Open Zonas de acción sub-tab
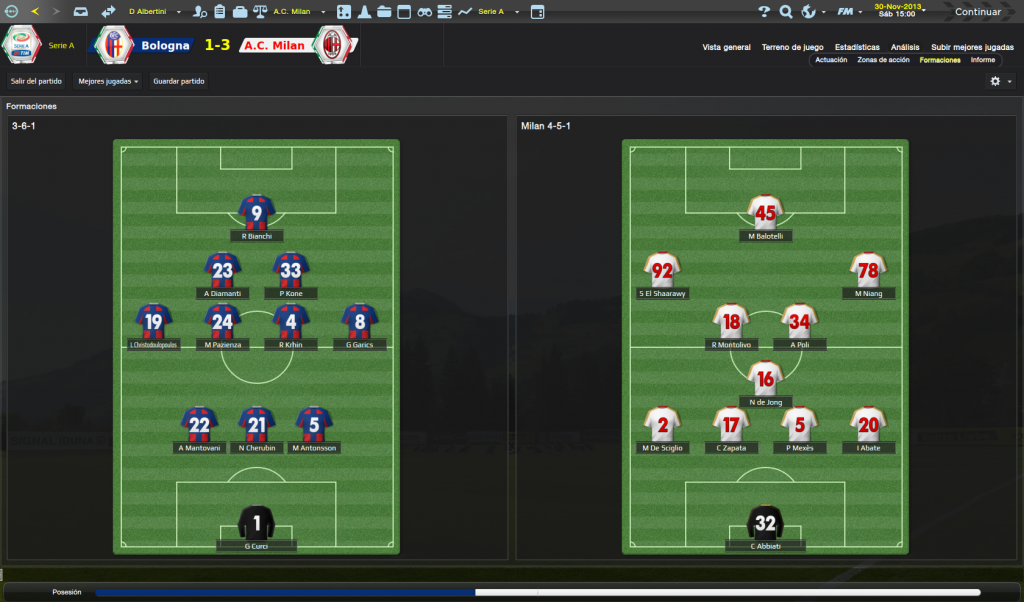The width and height of the screenshot is (1024, 602). 883,60
